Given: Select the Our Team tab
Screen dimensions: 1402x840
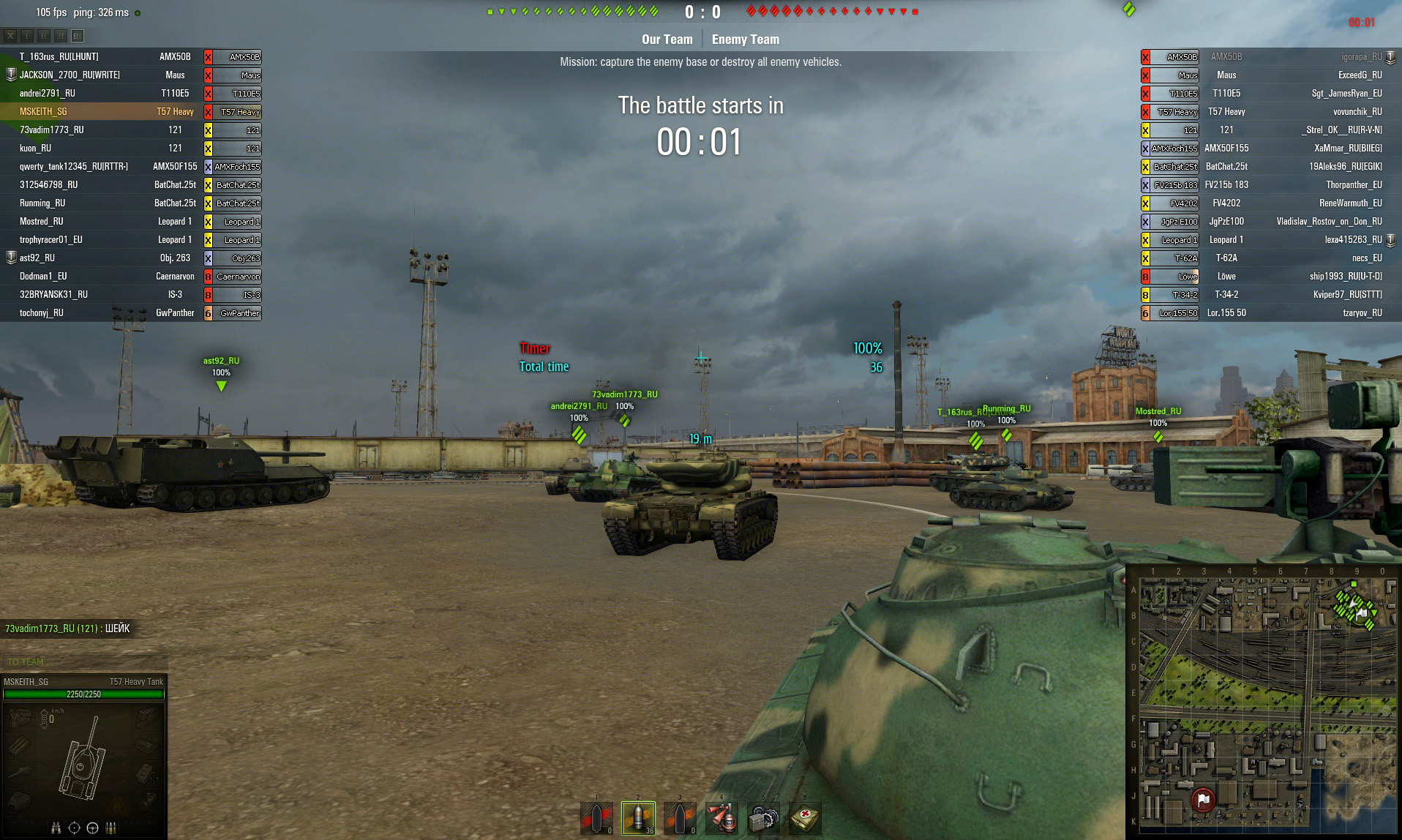Looking at the screenshot, I should click(667, 39).
